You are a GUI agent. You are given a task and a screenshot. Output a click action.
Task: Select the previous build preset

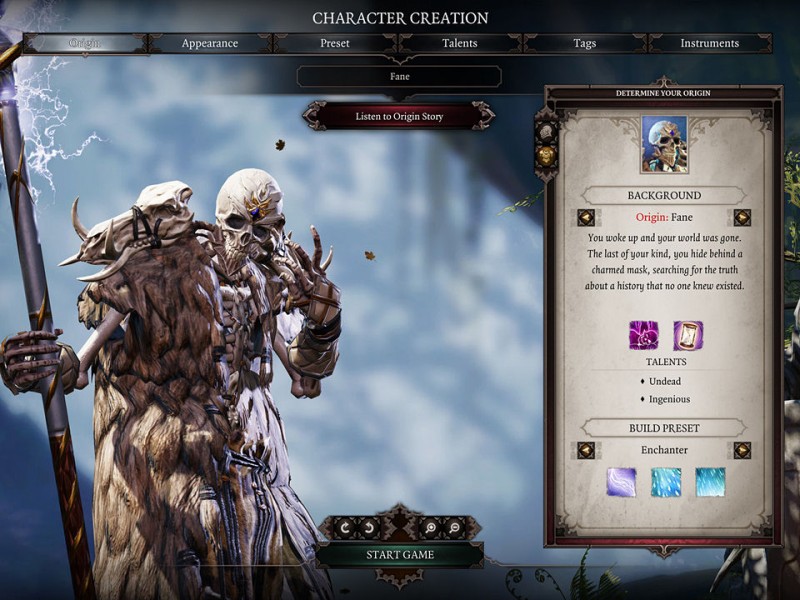[586, 450]
